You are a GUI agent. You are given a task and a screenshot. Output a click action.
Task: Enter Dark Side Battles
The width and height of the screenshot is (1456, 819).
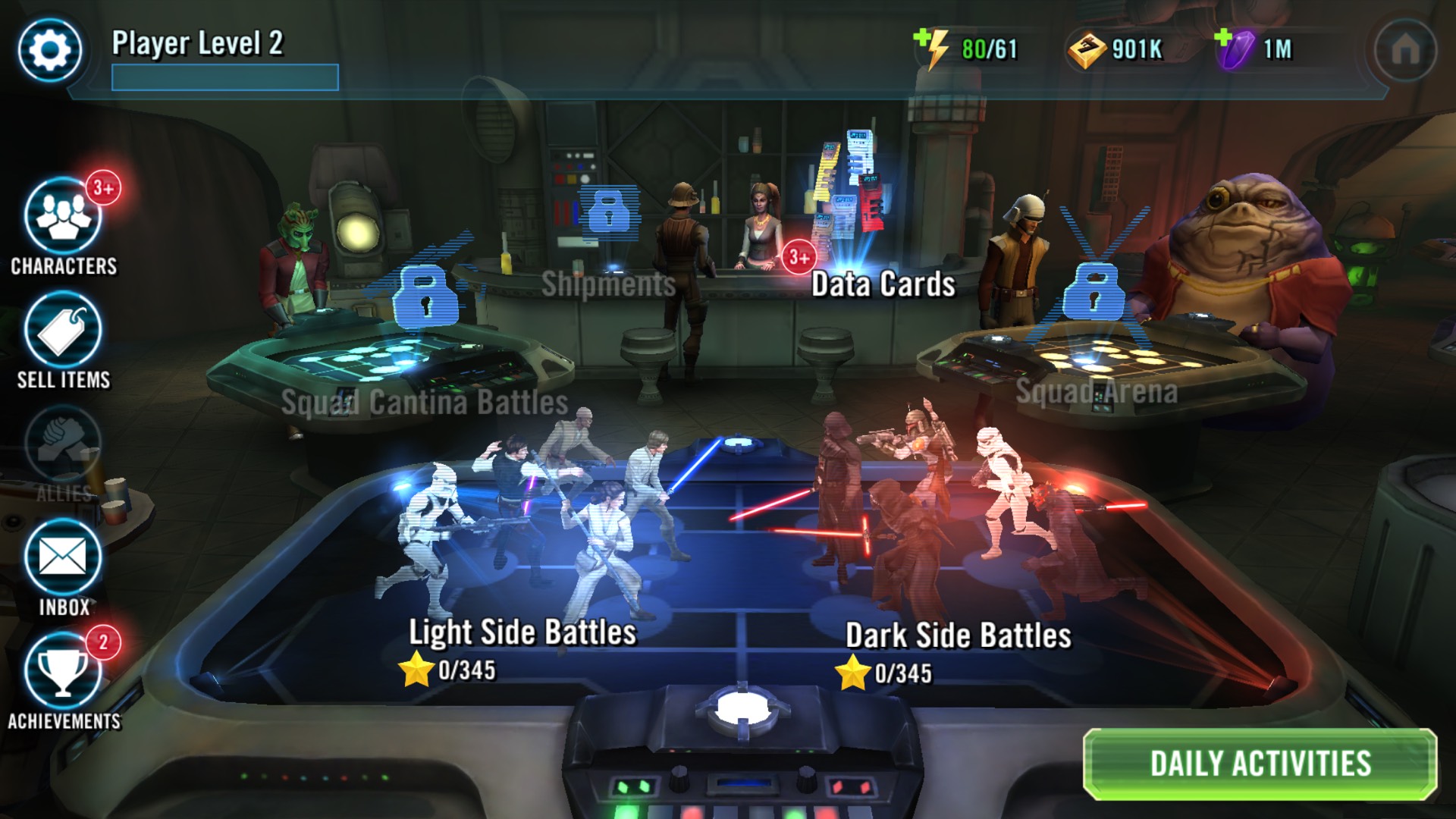tap(958, 635)
